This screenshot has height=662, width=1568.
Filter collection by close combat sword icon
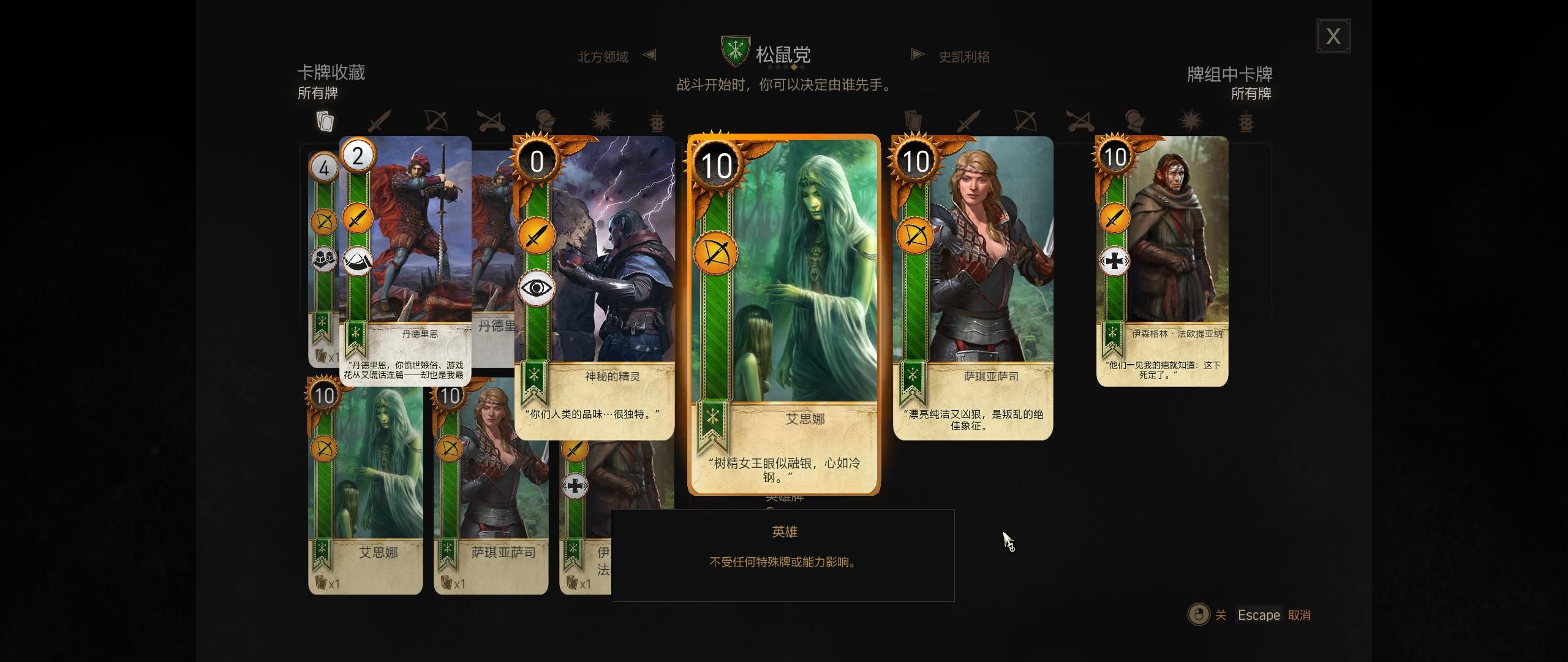pos(375,122)
